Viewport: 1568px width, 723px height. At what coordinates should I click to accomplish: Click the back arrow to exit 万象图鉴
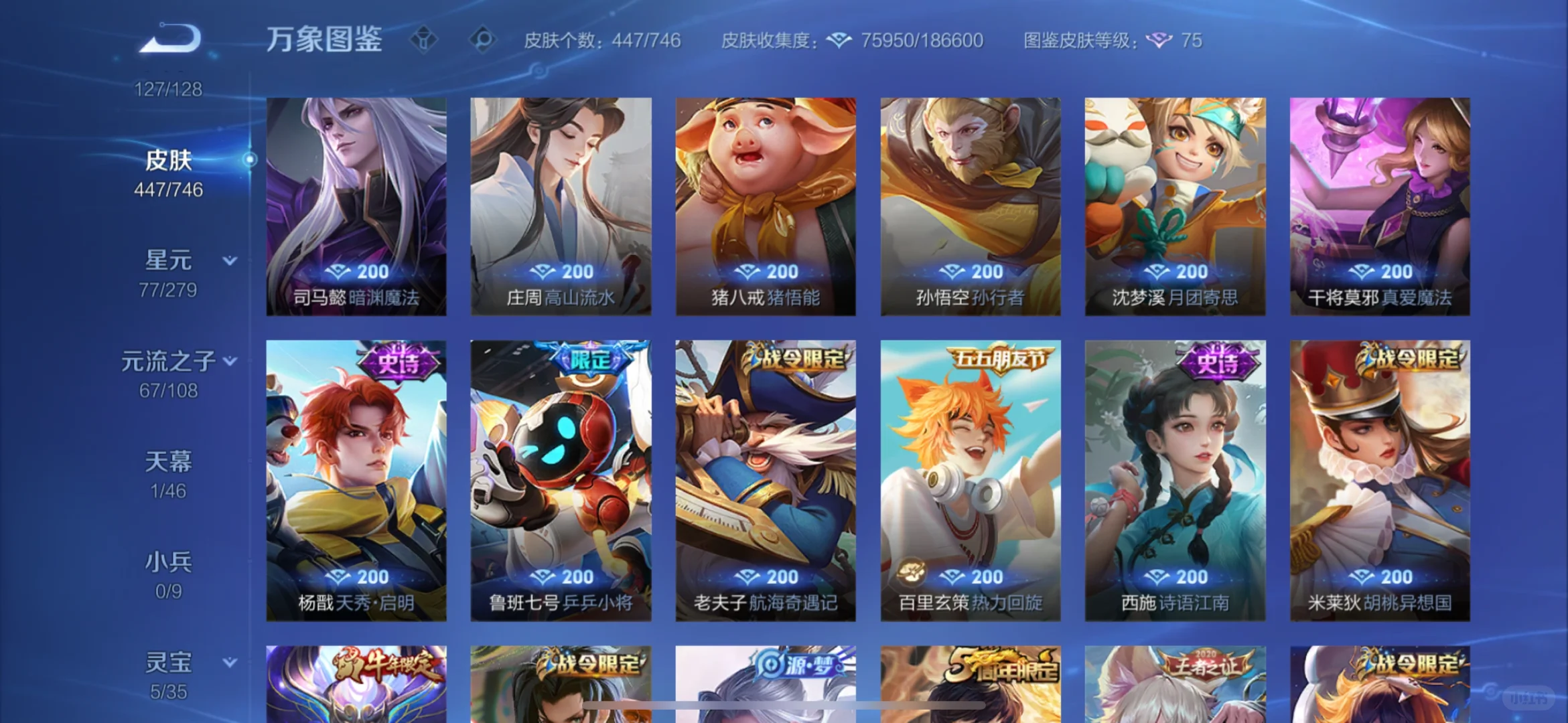[169, 37]
